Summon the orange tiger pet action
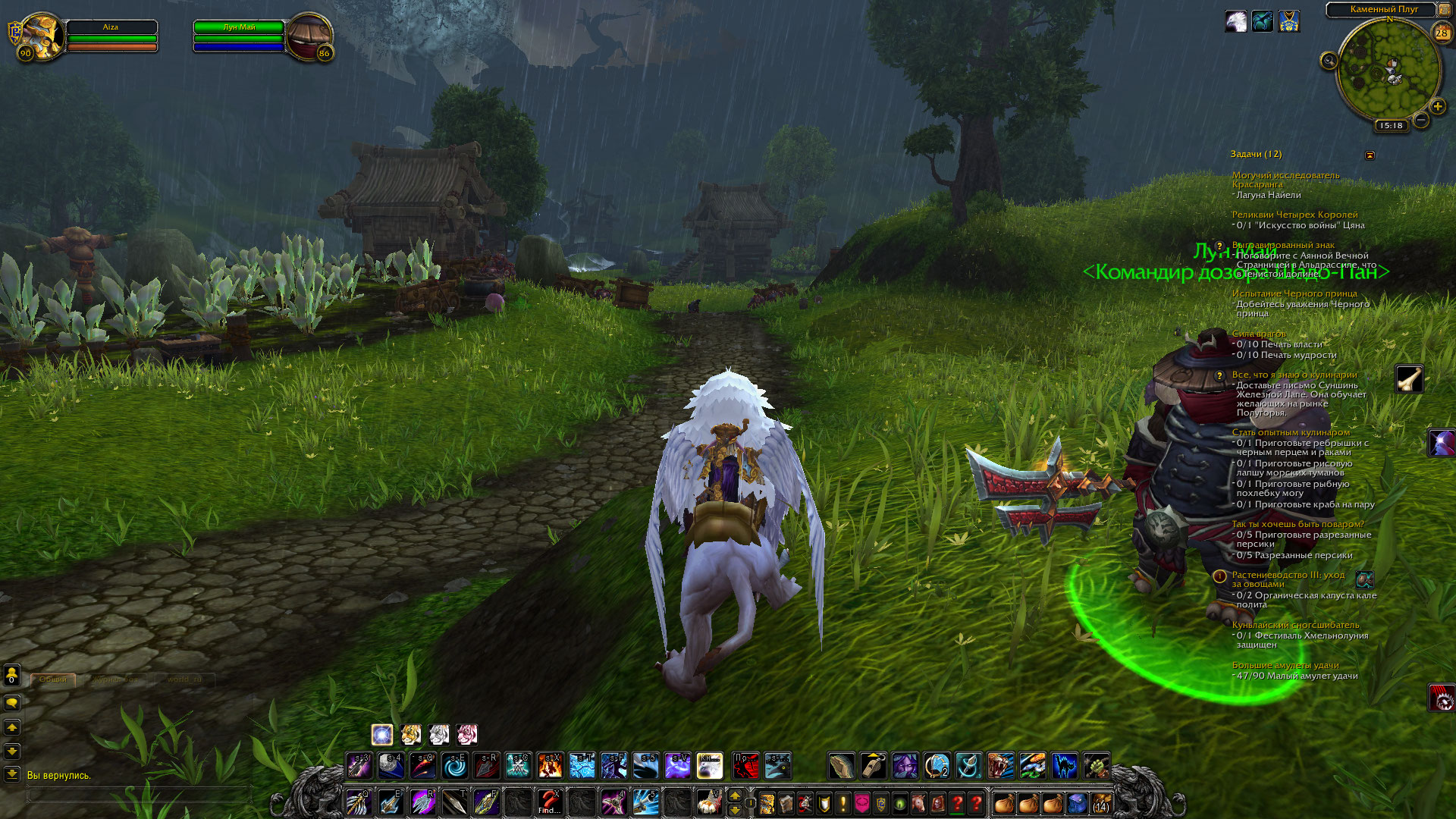The height and width of the screenshot is (819, 1456). [410, 734]
